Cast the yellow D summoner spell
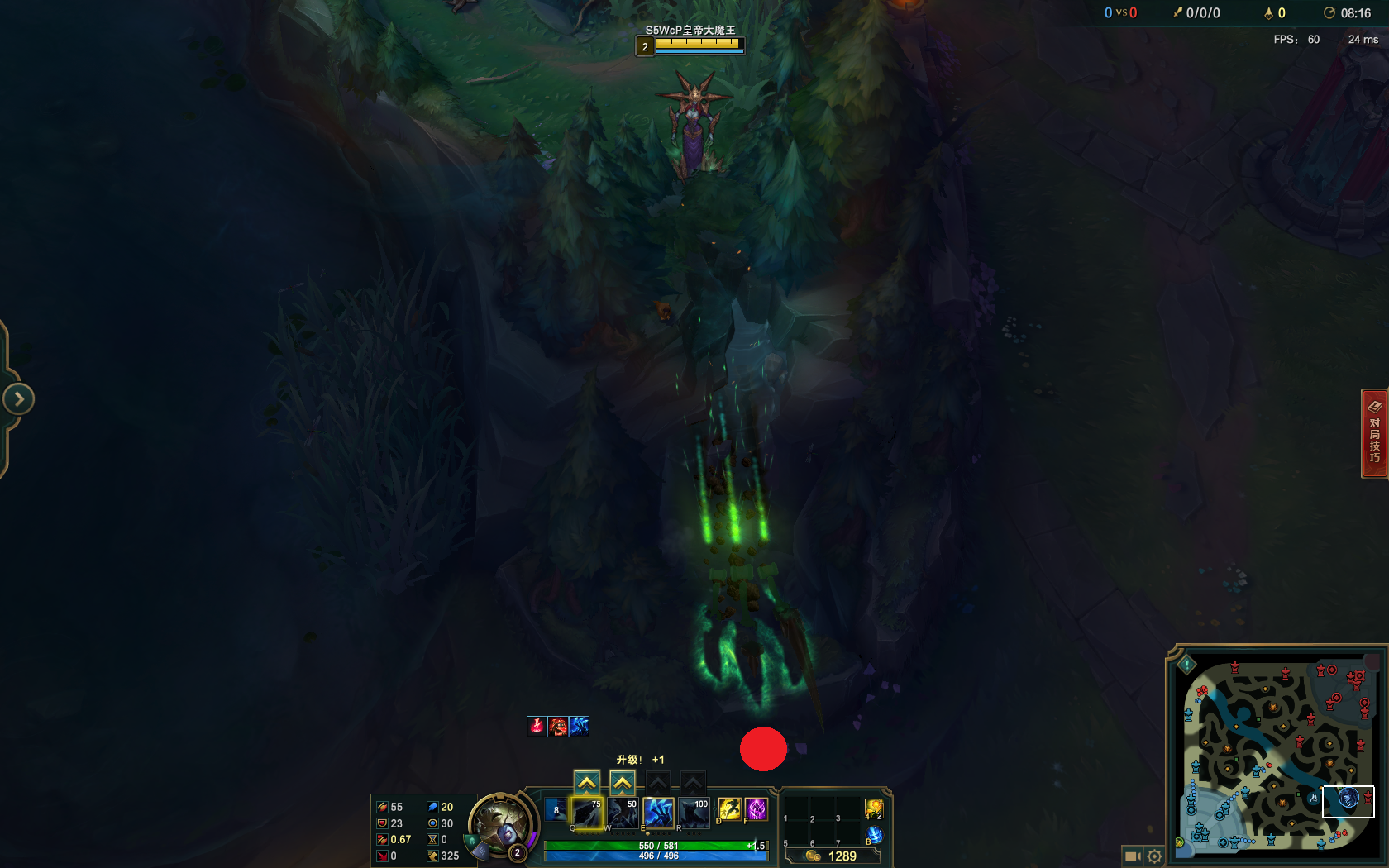1389x868 pixels. 729,809
